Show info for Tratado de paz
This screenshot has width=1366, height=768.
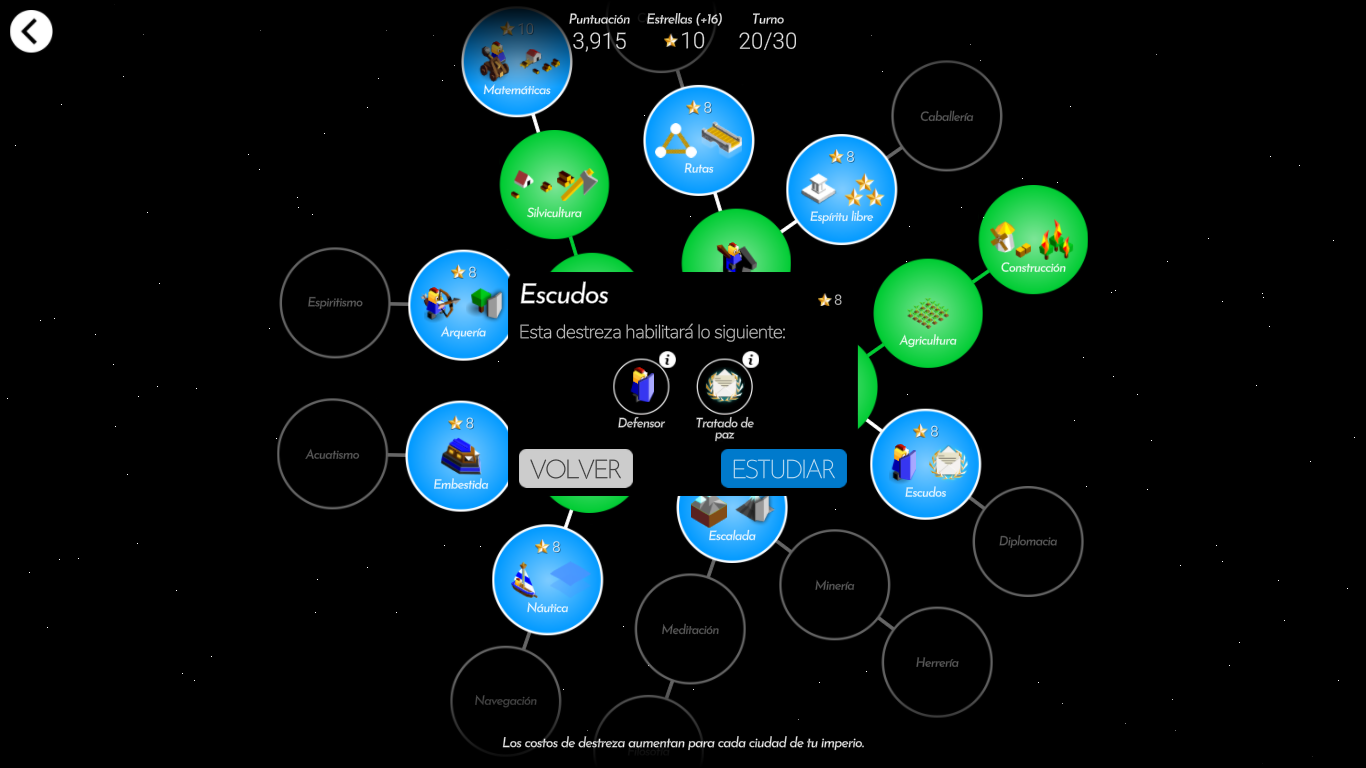pos(750,360)
